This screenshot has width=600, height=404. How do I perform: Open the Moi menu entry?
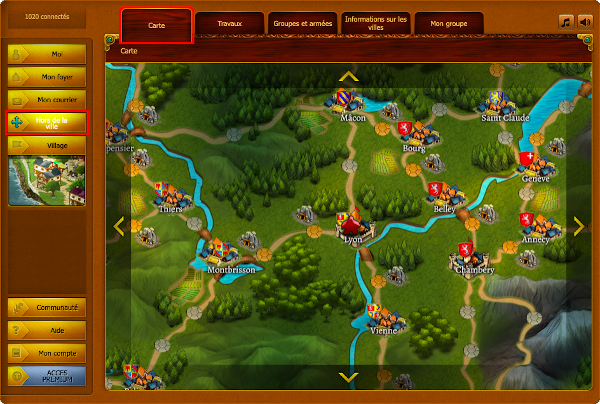(47, 54)
